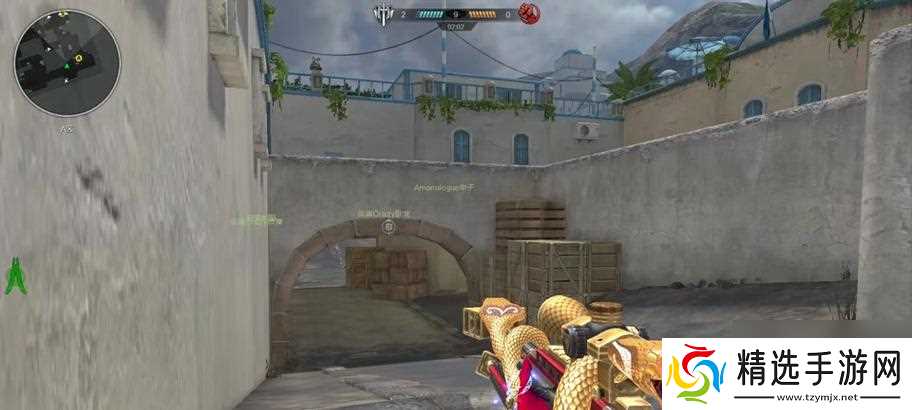The height and width of the screenshot is (410, 912).
Task: Select the green soldier stance icon
Action: pyautogui.click(x=14, y=277)
